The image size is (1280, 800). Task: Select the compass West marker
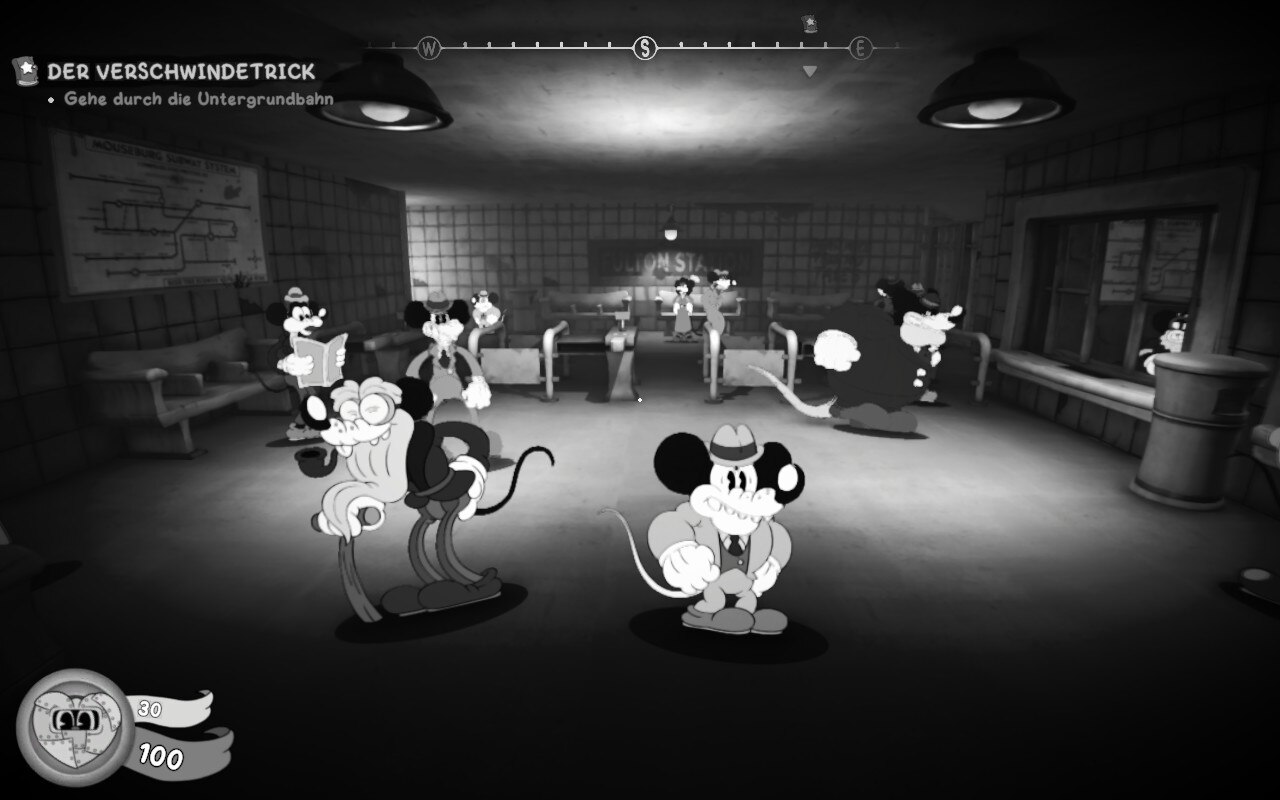429,47
